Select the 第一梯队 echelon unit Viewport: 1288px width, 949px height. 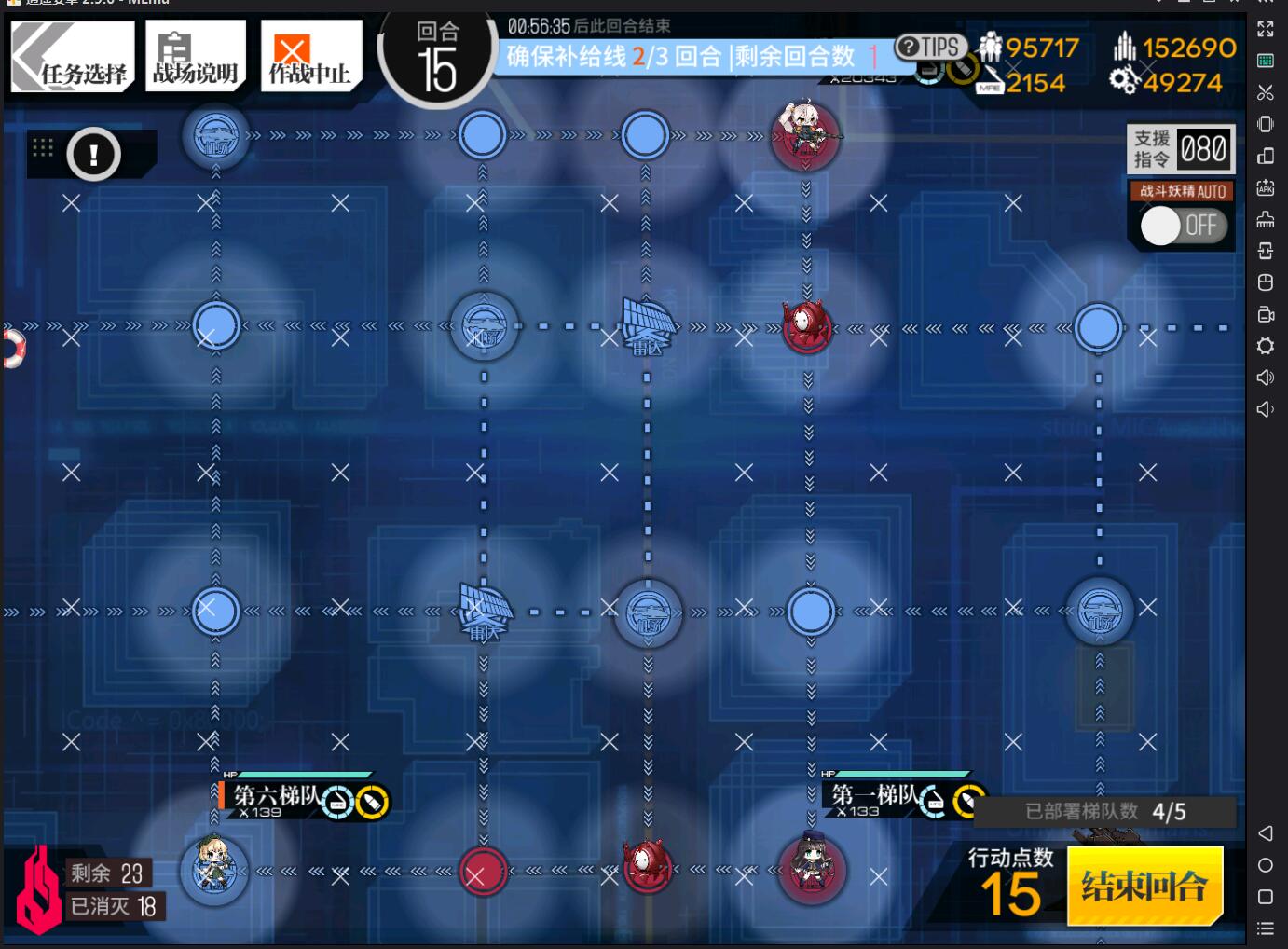pos(810,869)
